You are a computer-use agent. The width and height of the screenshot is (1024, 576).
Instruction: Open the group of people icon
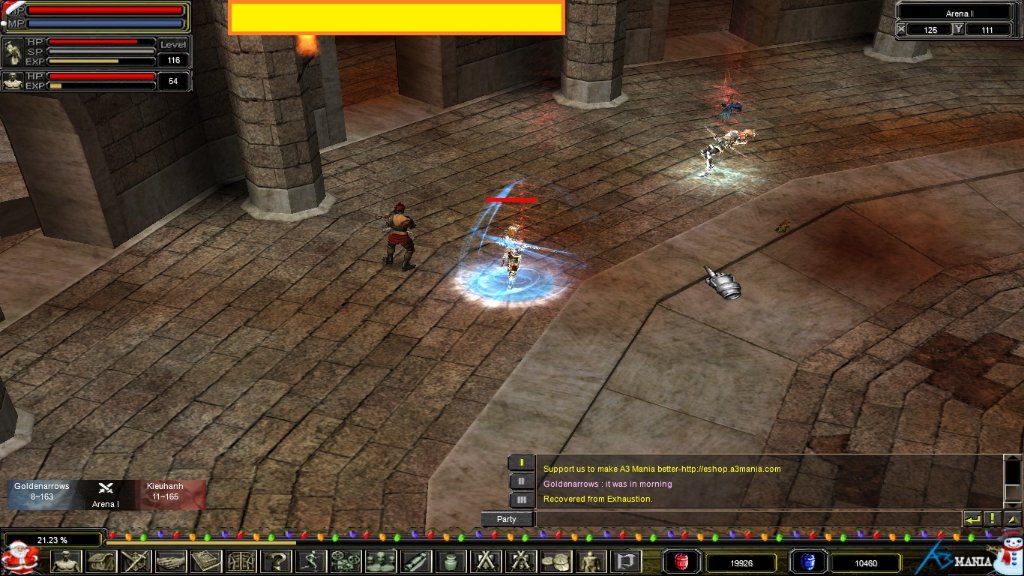380,562
